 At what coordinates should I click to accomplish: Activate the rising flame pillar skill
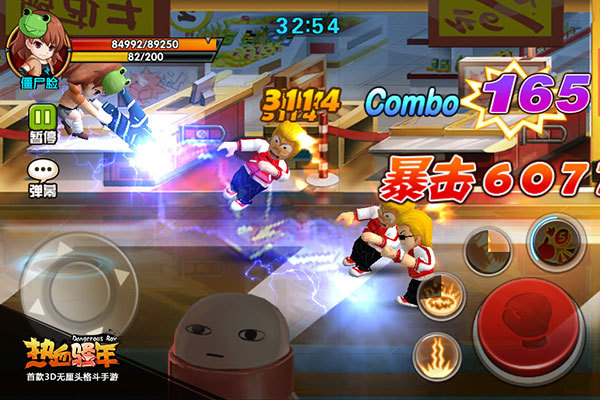click(438, 353)
